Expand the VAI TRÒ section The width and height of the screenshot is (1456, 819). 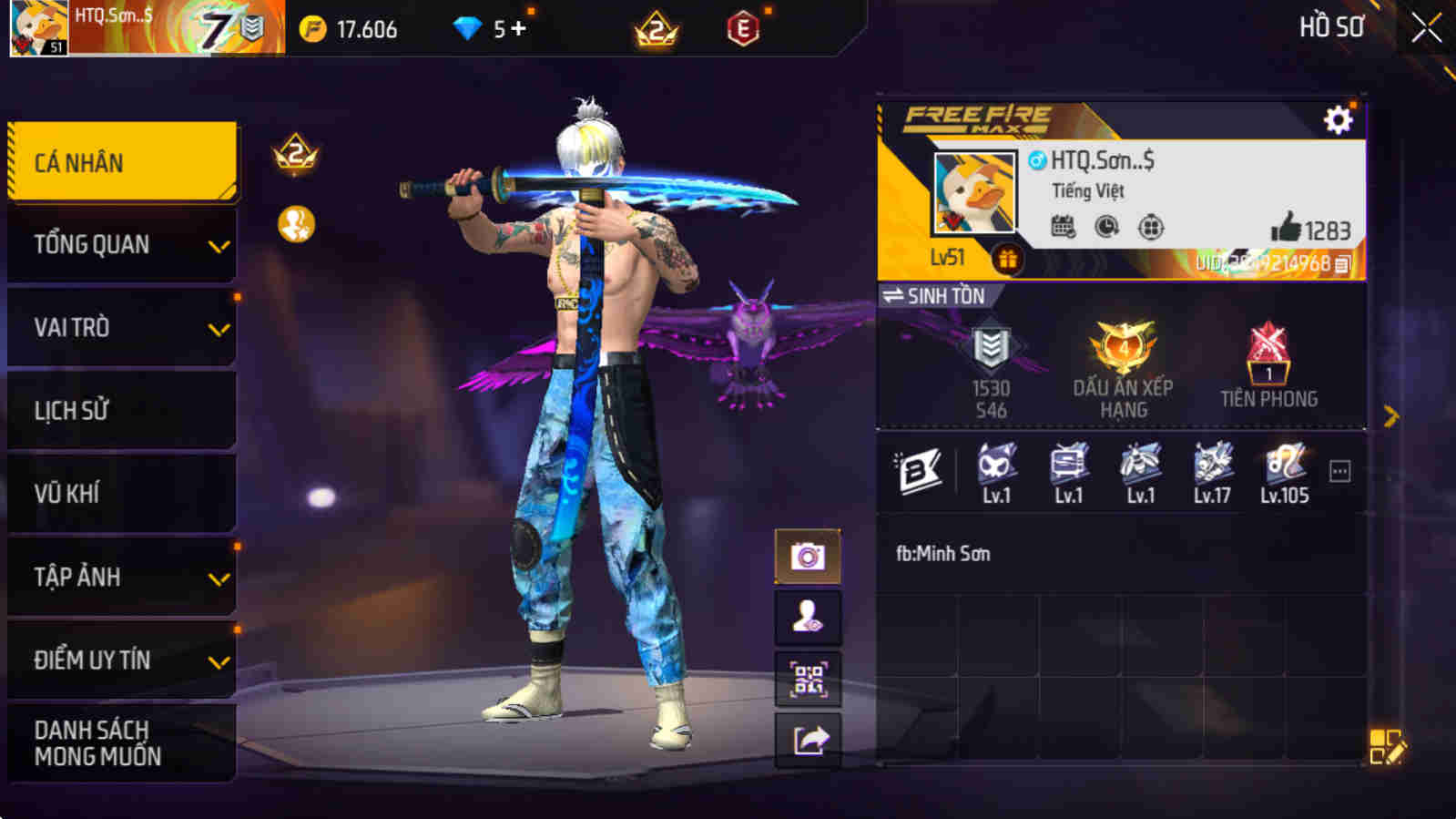121,327
